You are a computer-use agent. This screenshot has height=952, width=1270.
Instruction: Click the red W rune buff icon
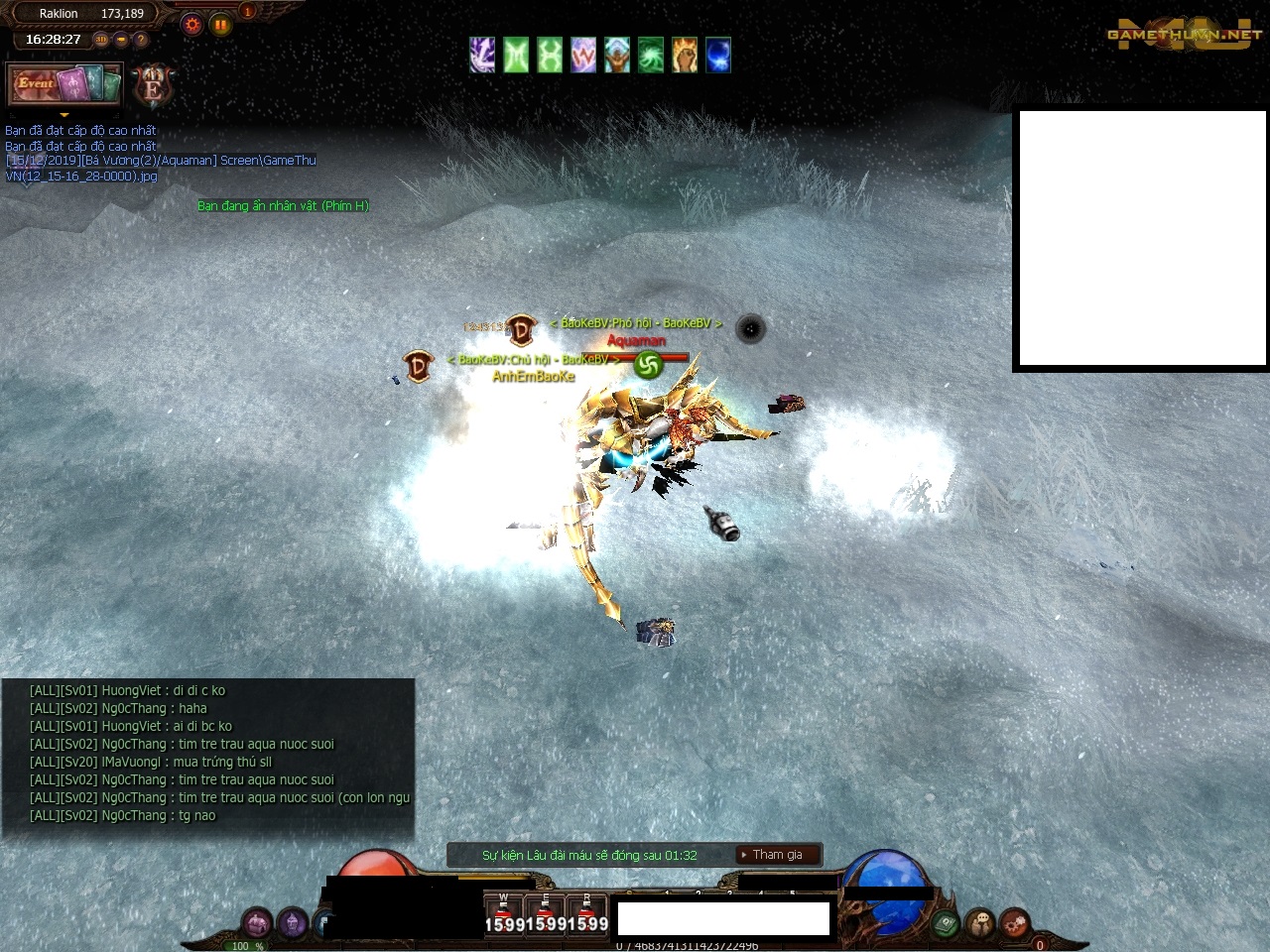coord(583,55)
